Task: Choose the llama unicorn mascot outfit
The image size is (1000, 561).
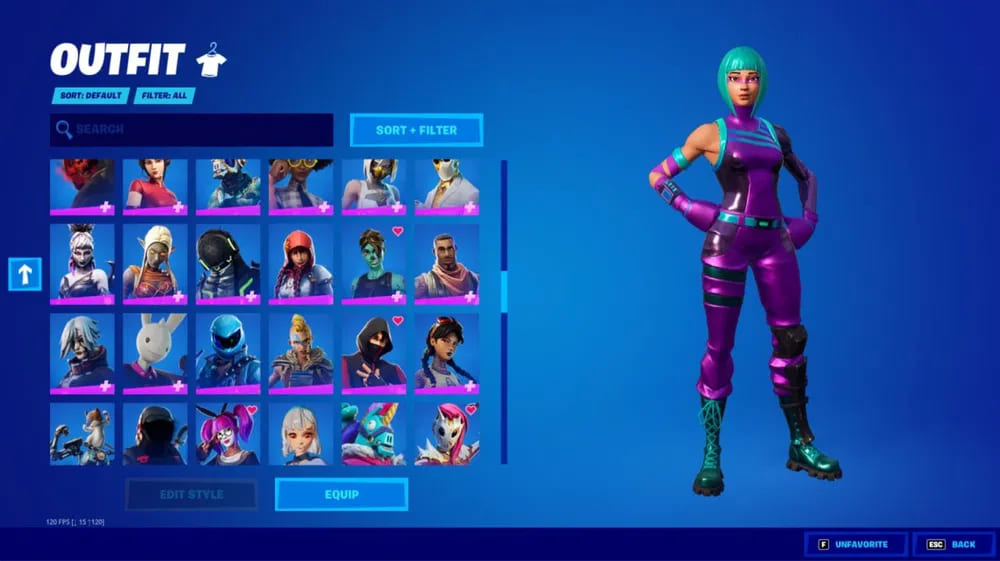Action: tap(373, 434)
